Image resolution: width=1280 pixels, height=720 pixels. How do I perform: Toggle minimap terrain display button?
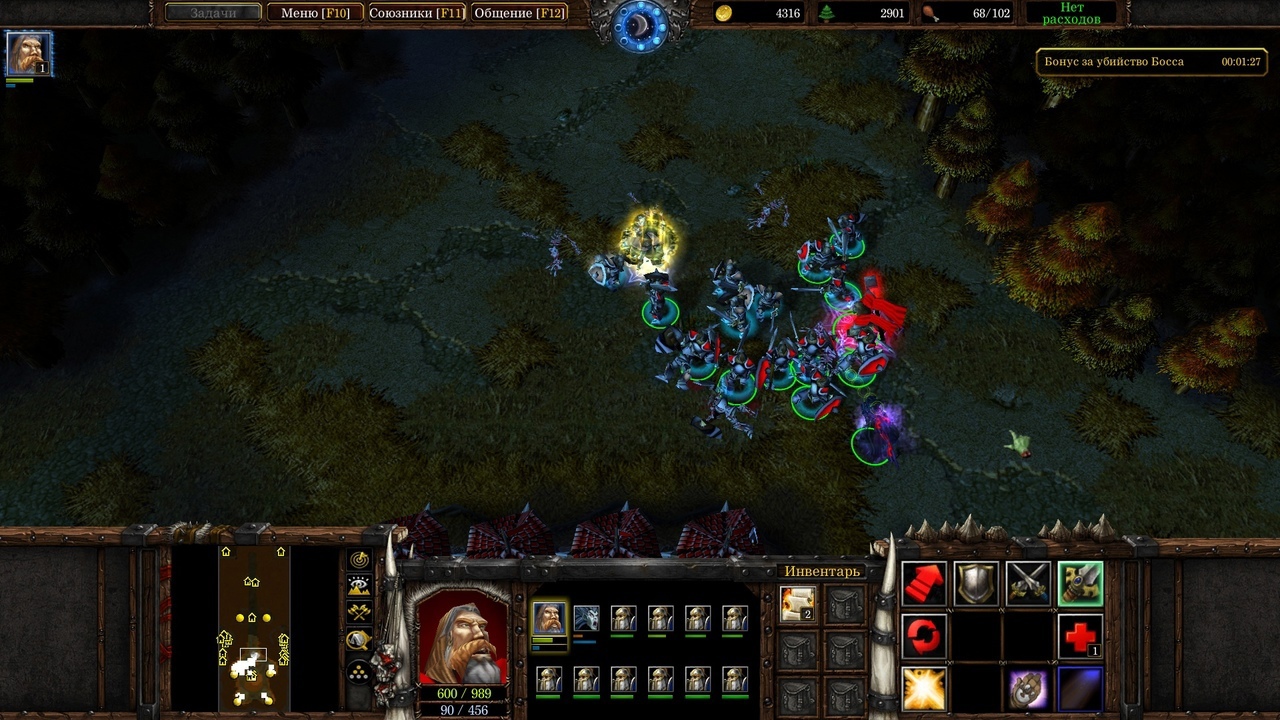click(x=359, y=586)
